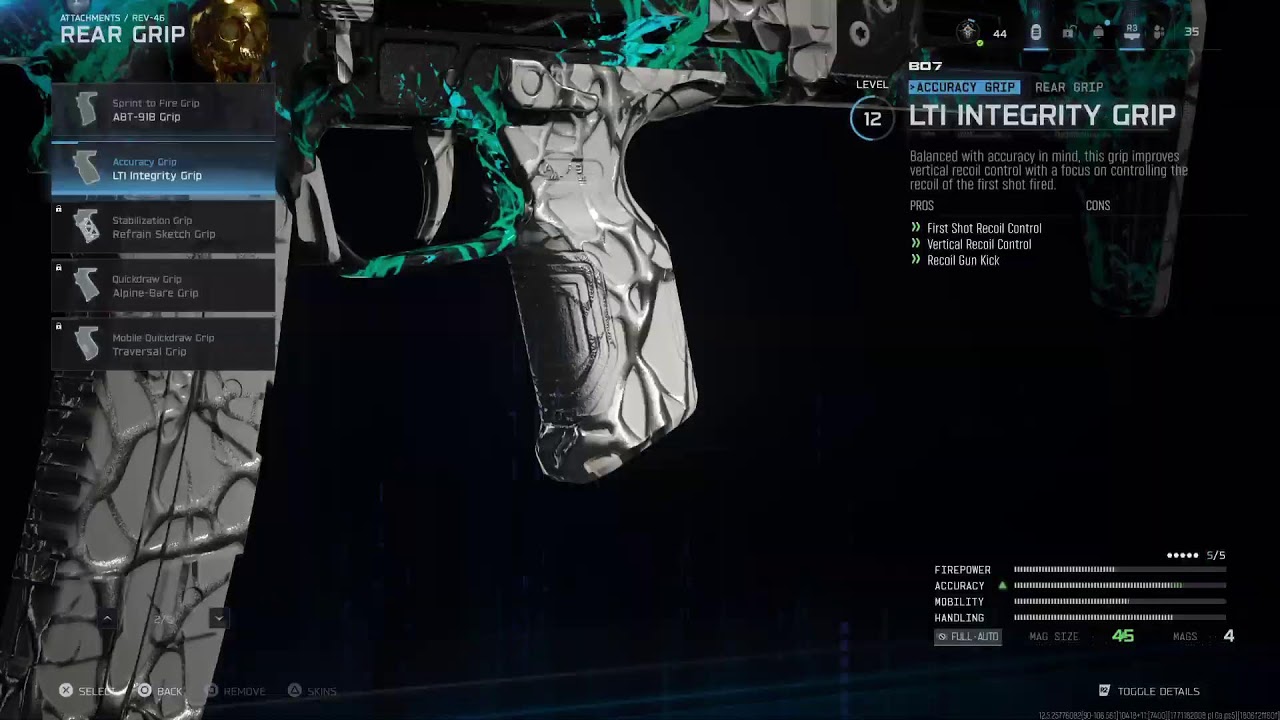
Task: Open the Rear Grip tab
Action: [x=1068, y=87]
